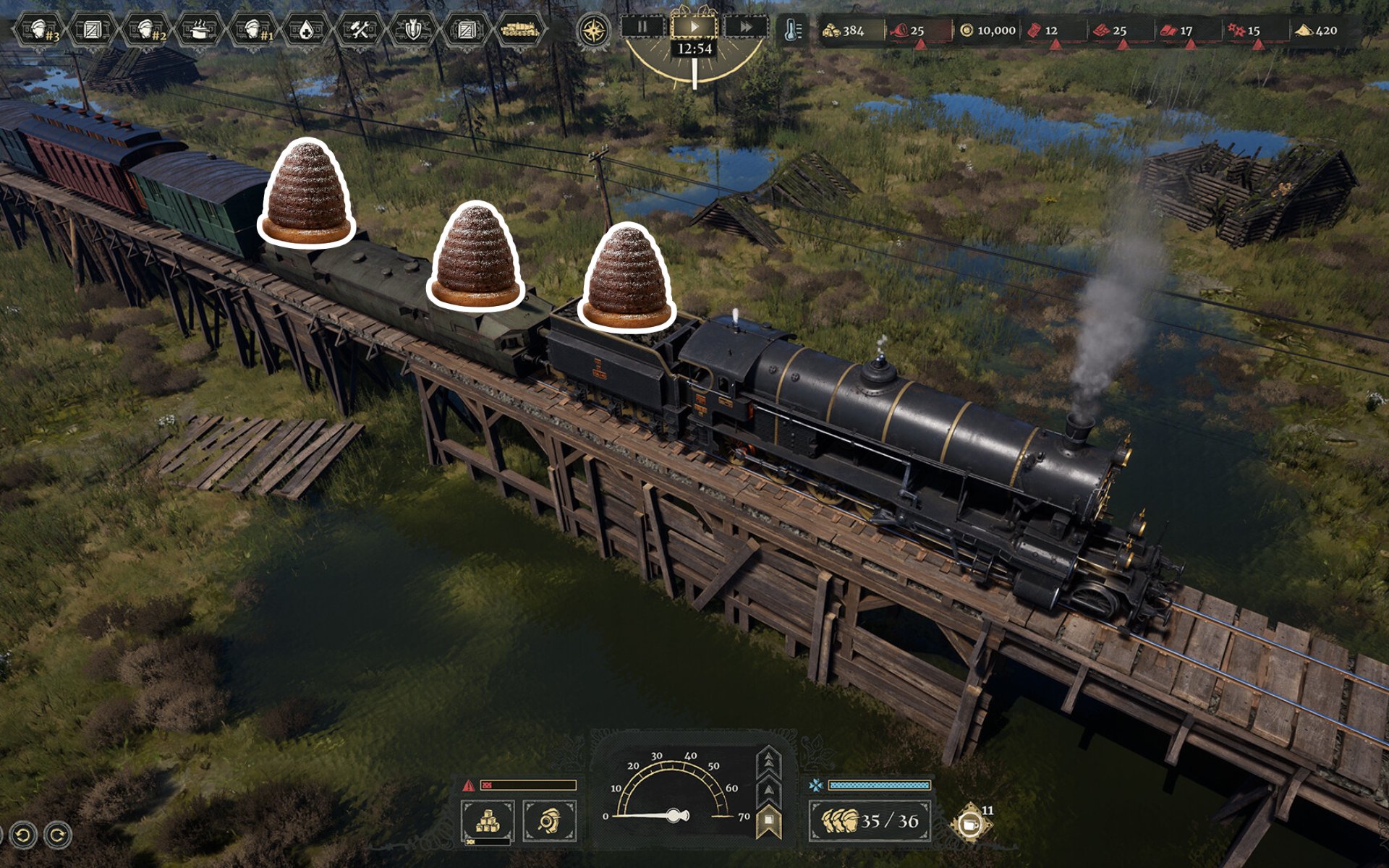
Task: Select the workshop wagon with crossed tools
Action: (359, 30)
